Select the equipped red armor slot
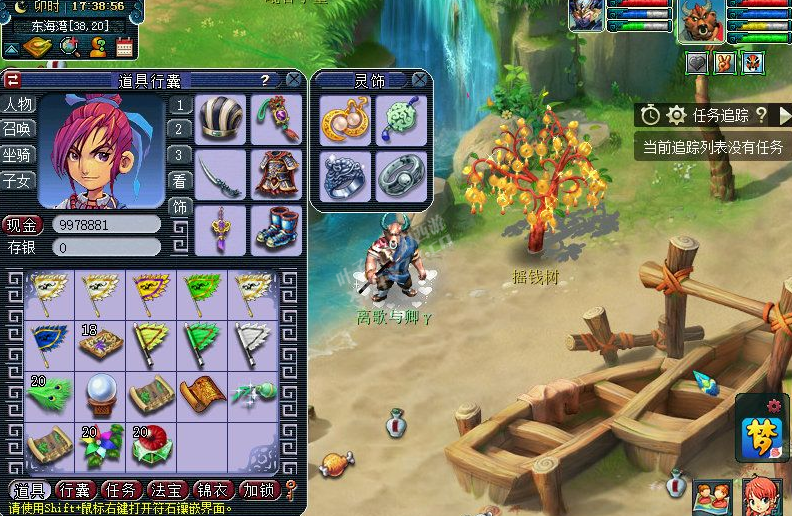 (275, 174)
